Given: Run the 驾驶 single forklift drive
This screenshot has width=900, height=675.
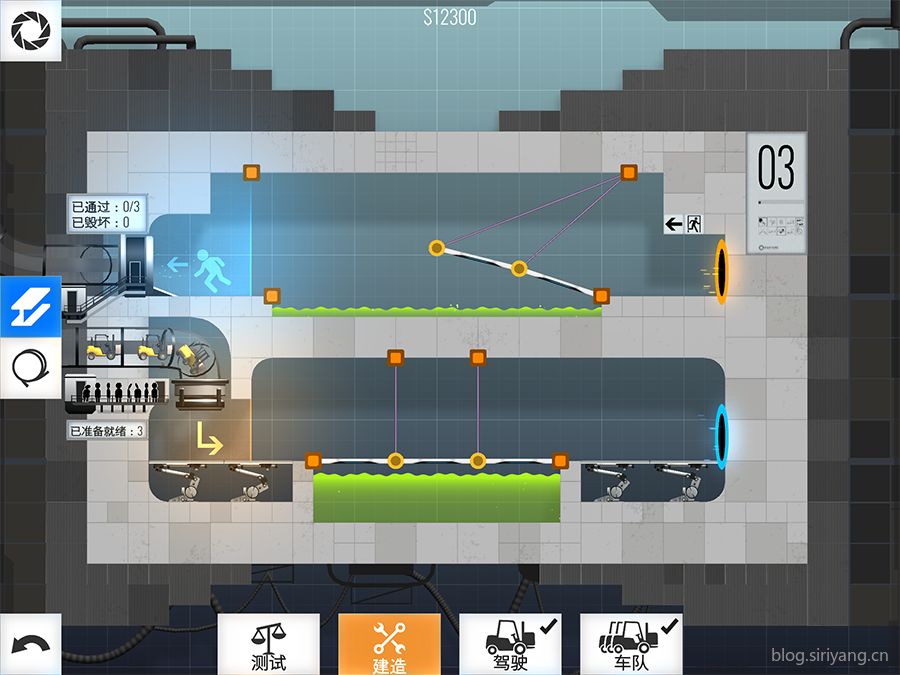Looking at the screenshot, I should [510, 645].
